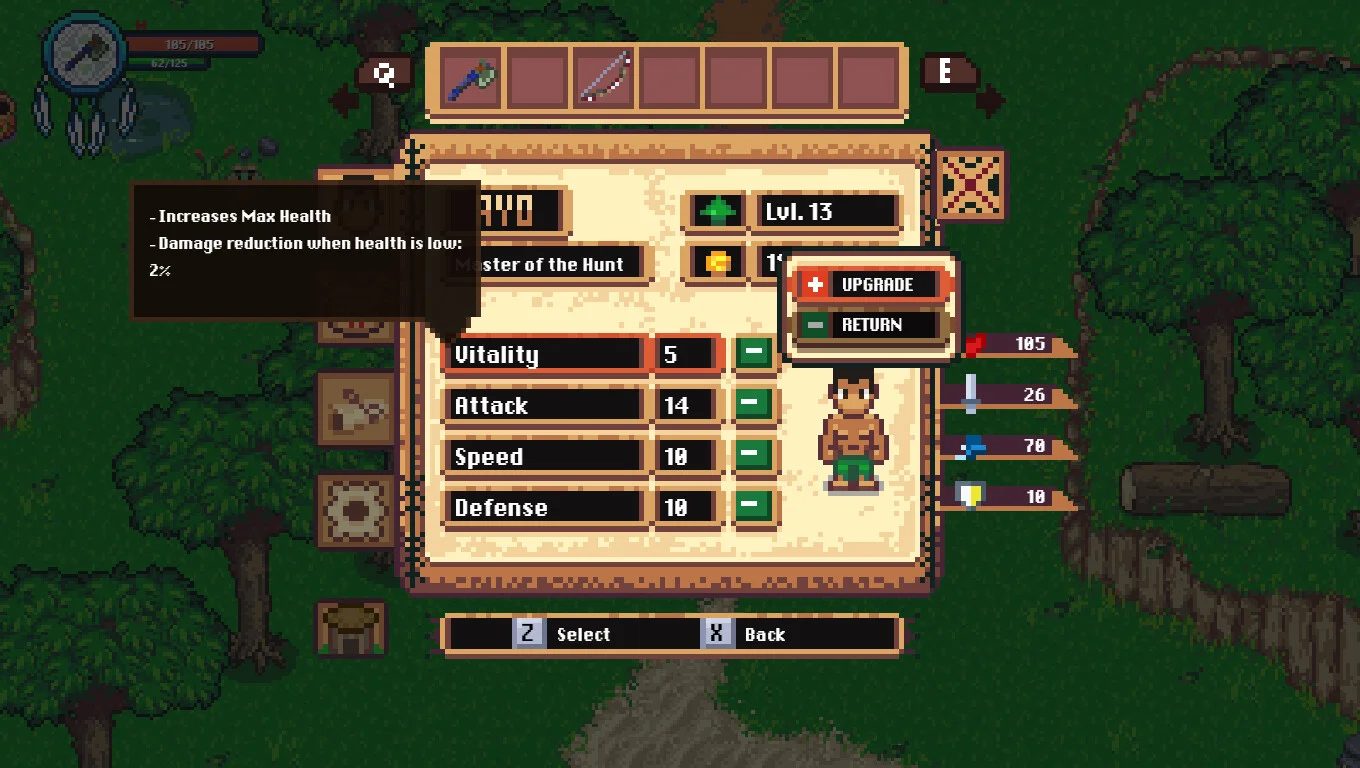The width and height of the screenshot is (1360, 768).
Task: Select the Defense stat row
Action: (543, 508)
